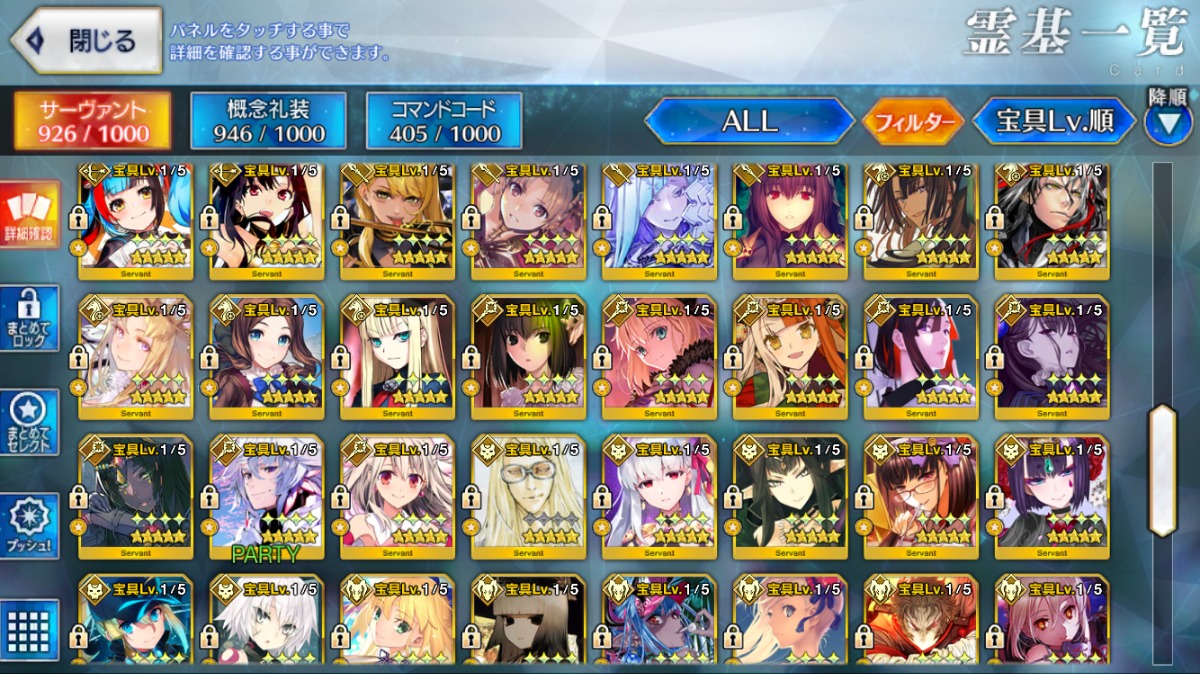Open the 概念礼装 tab
Viewport: 1200px width, 674px height.
click(267, 121)
